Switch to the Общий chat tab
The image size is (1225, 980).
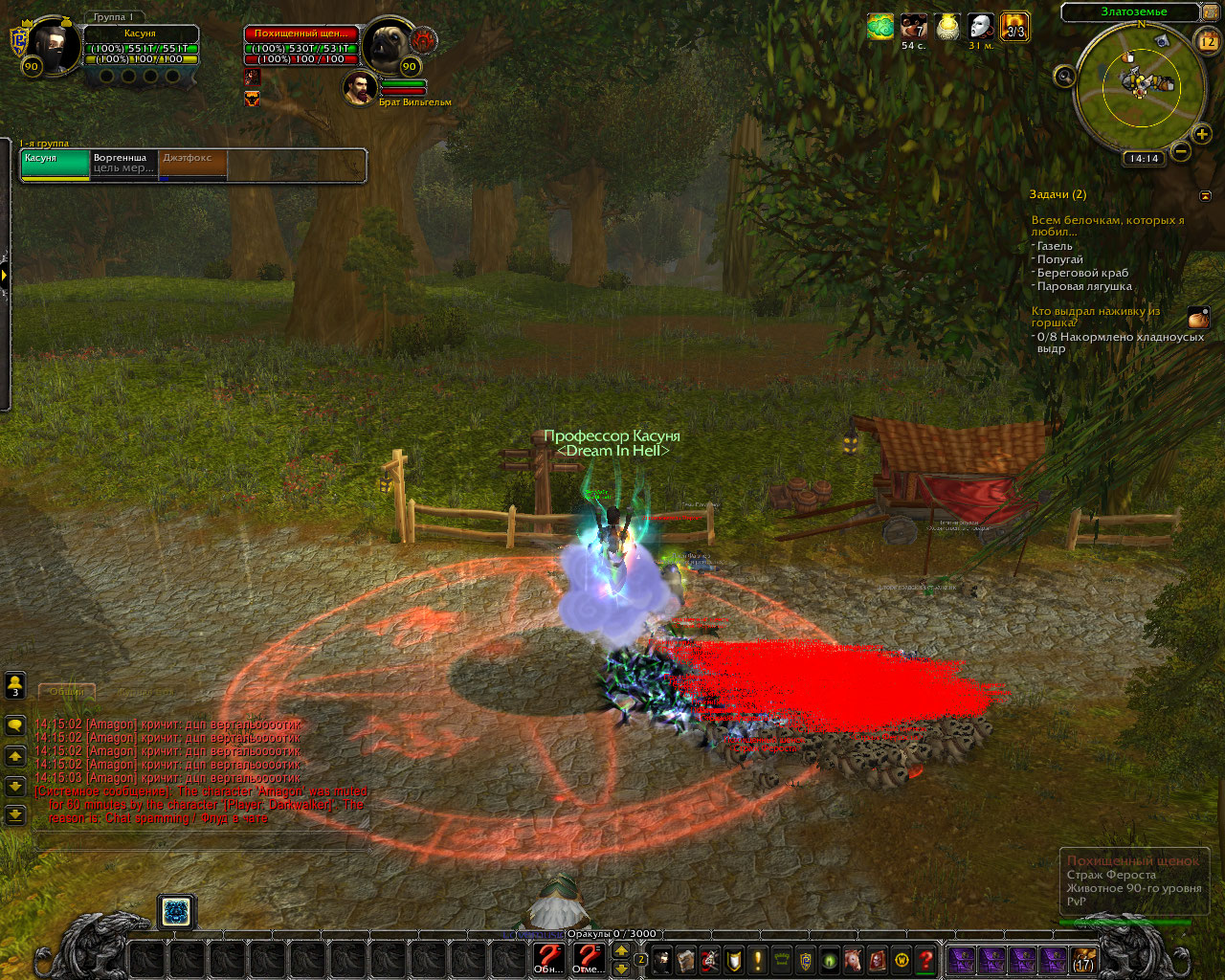67,691
